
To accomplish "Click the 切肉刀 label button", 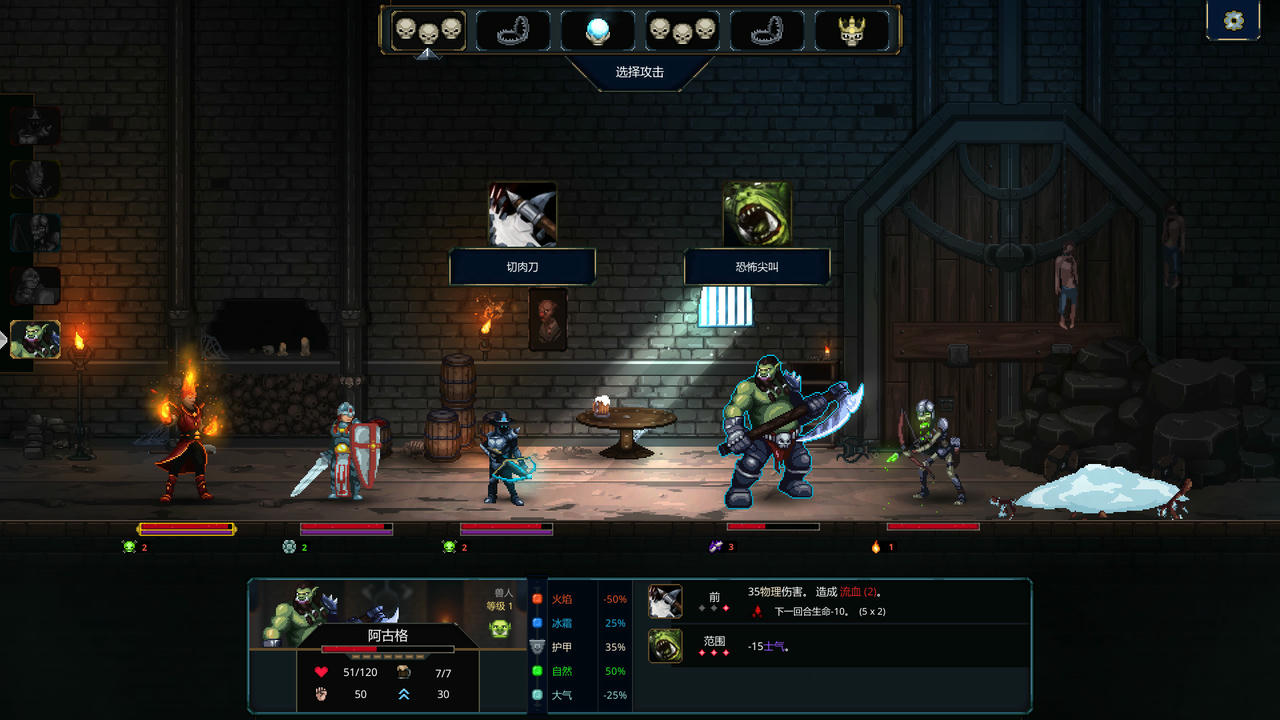I will [x=522, y=267].
